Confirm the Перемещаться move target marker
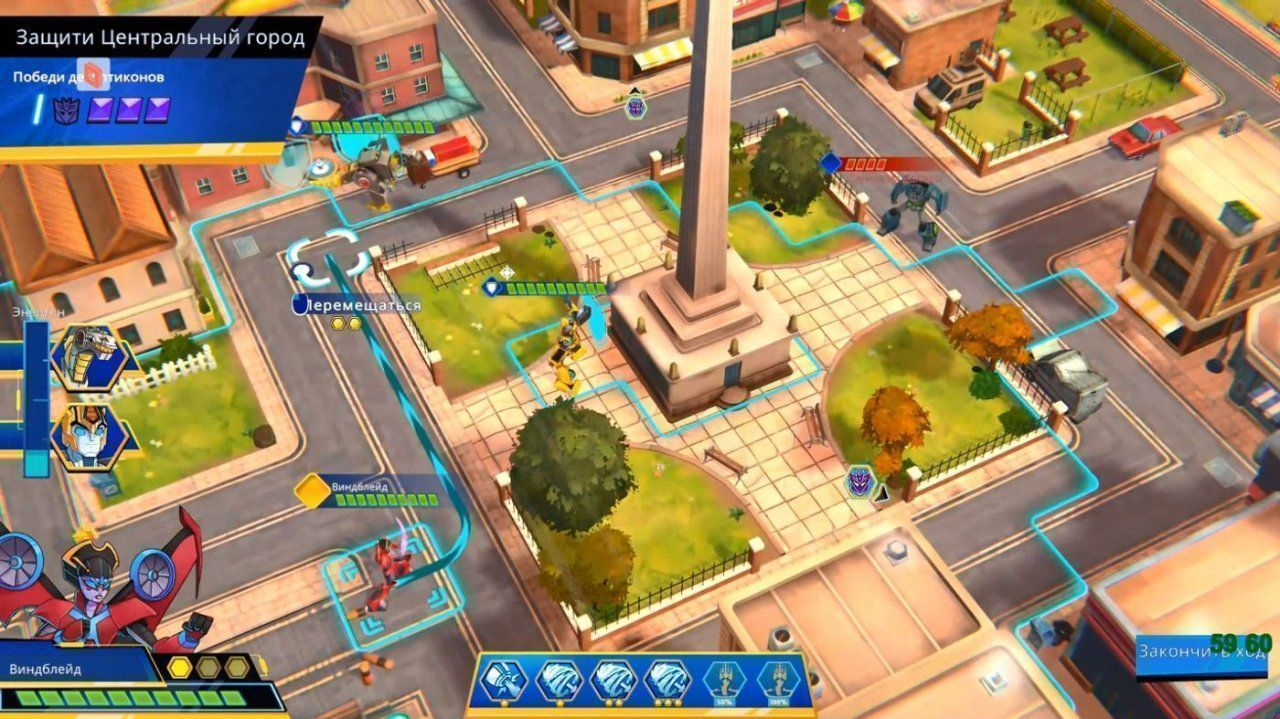 point(323,257)
